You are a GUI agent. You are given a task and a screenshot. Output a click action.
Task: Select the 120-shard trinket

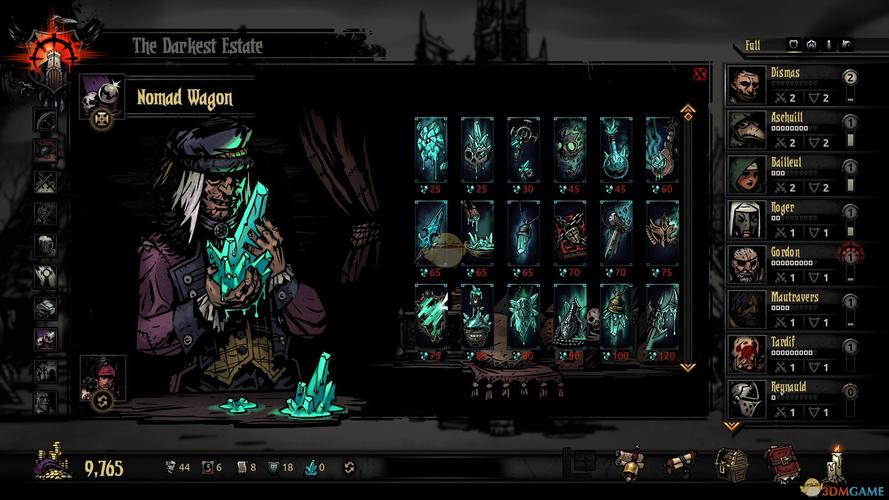[662, 316]
